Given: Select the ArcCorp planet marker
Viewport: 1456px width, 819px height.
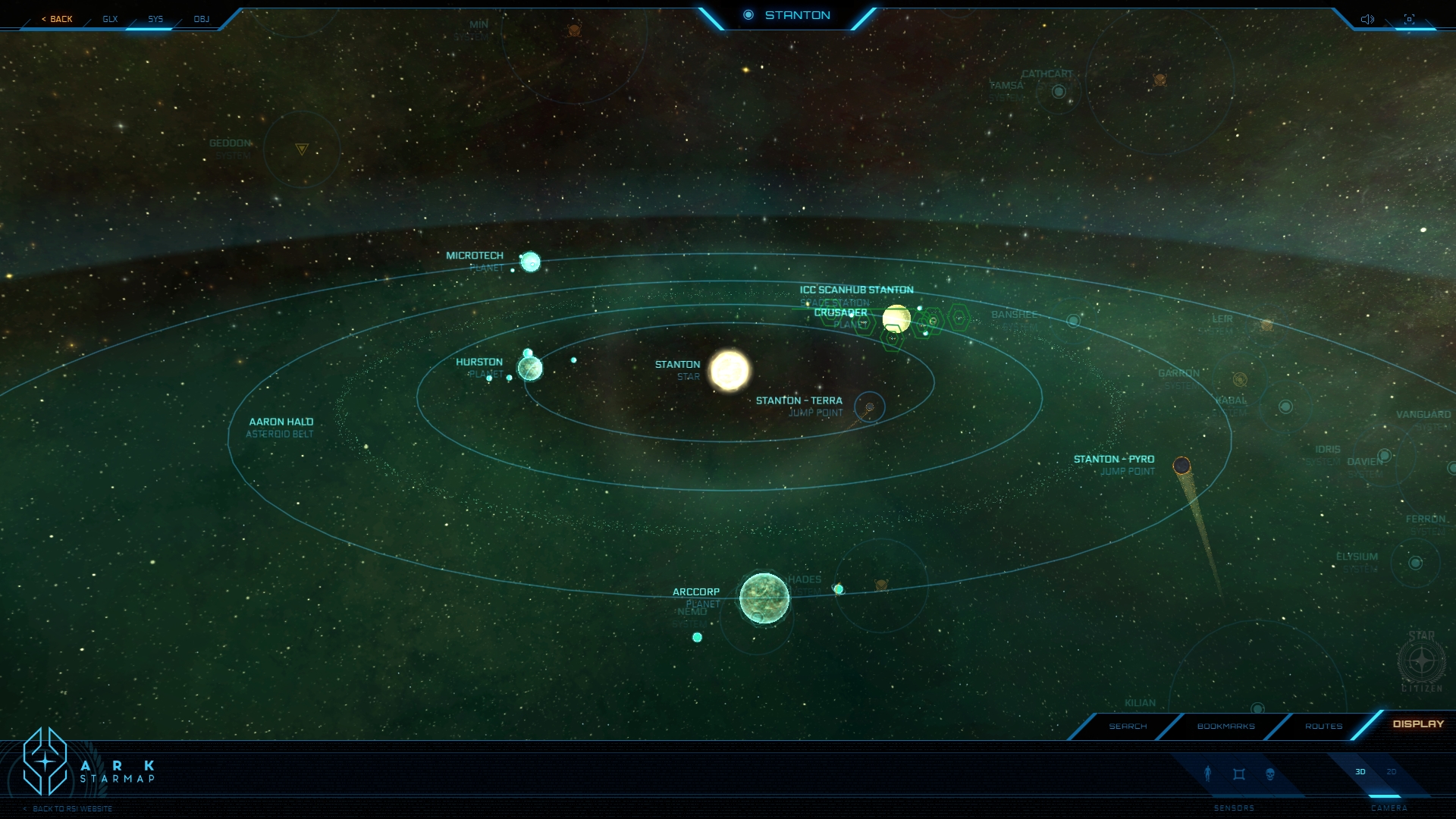Looking at the screenshot, I should pos(764,598).
